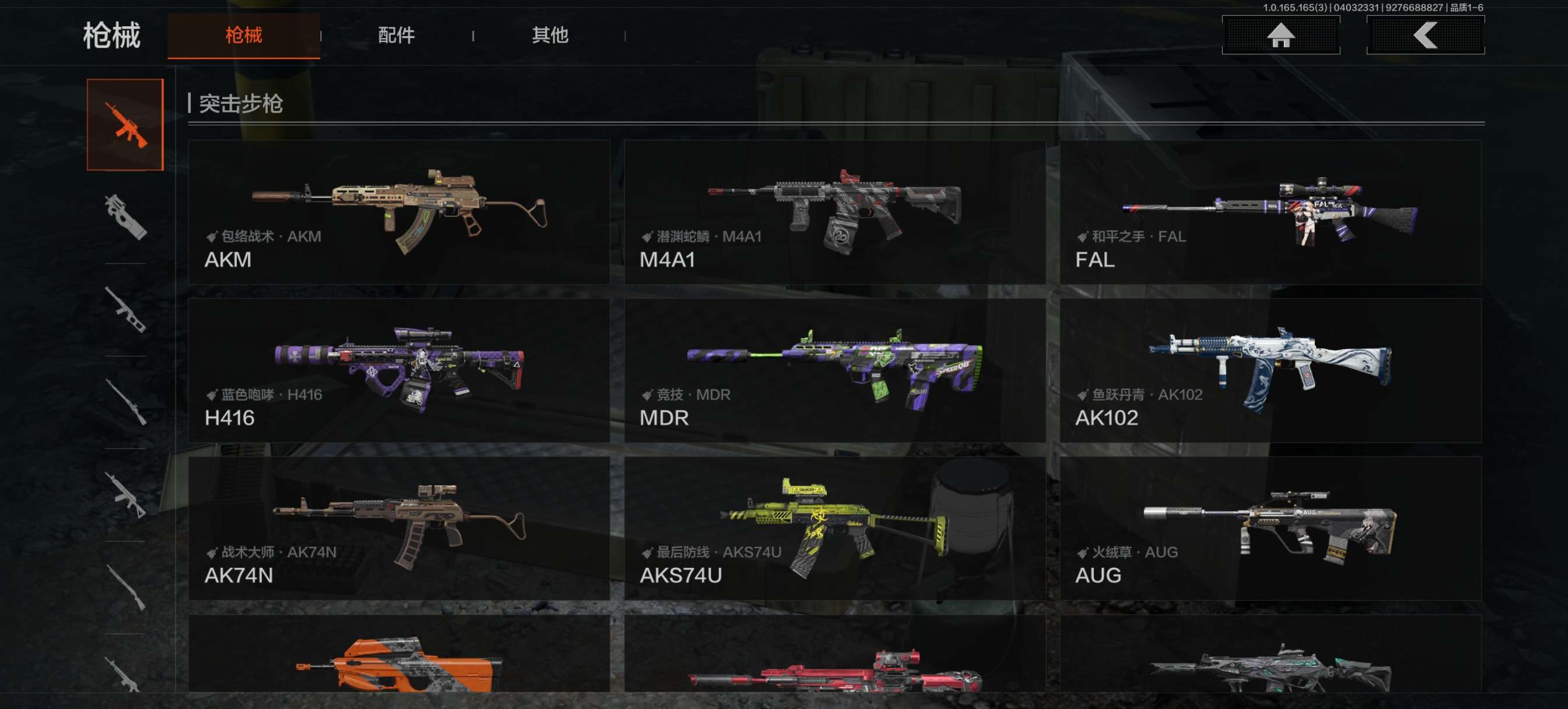
Task: Select the AUG weapon tile
Action: point(1270,528)
